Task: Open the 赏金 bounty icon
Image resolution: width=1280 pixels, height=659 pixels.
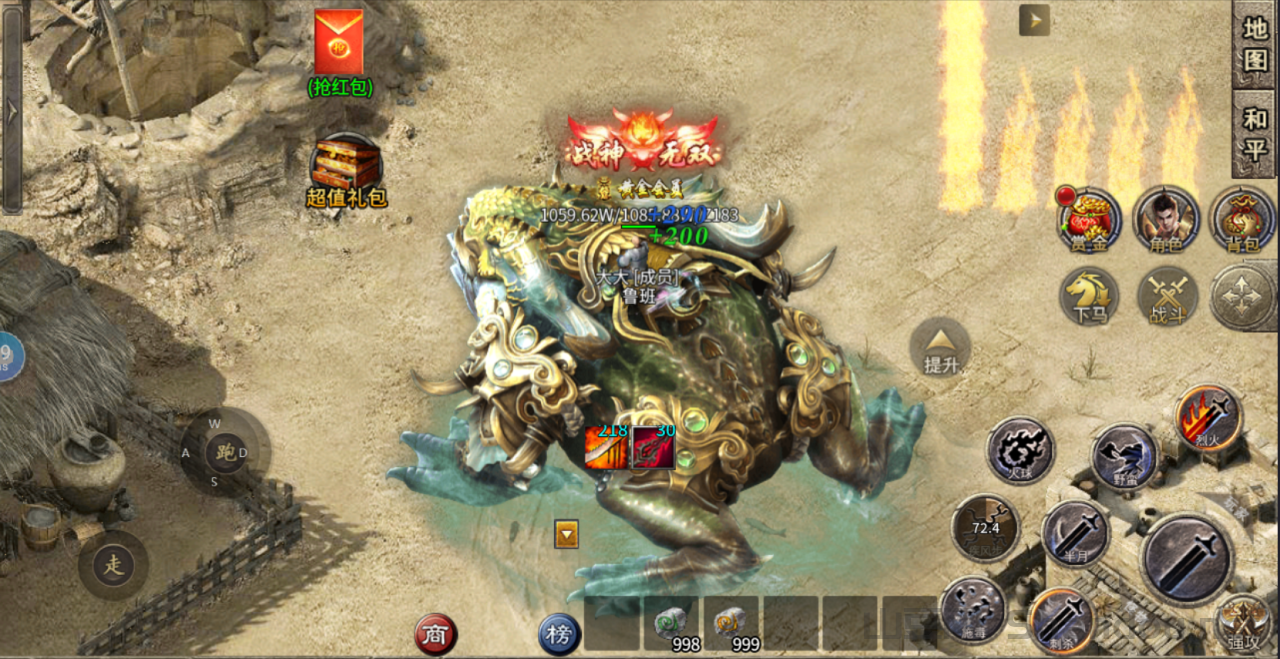Action: [1089, 219]
